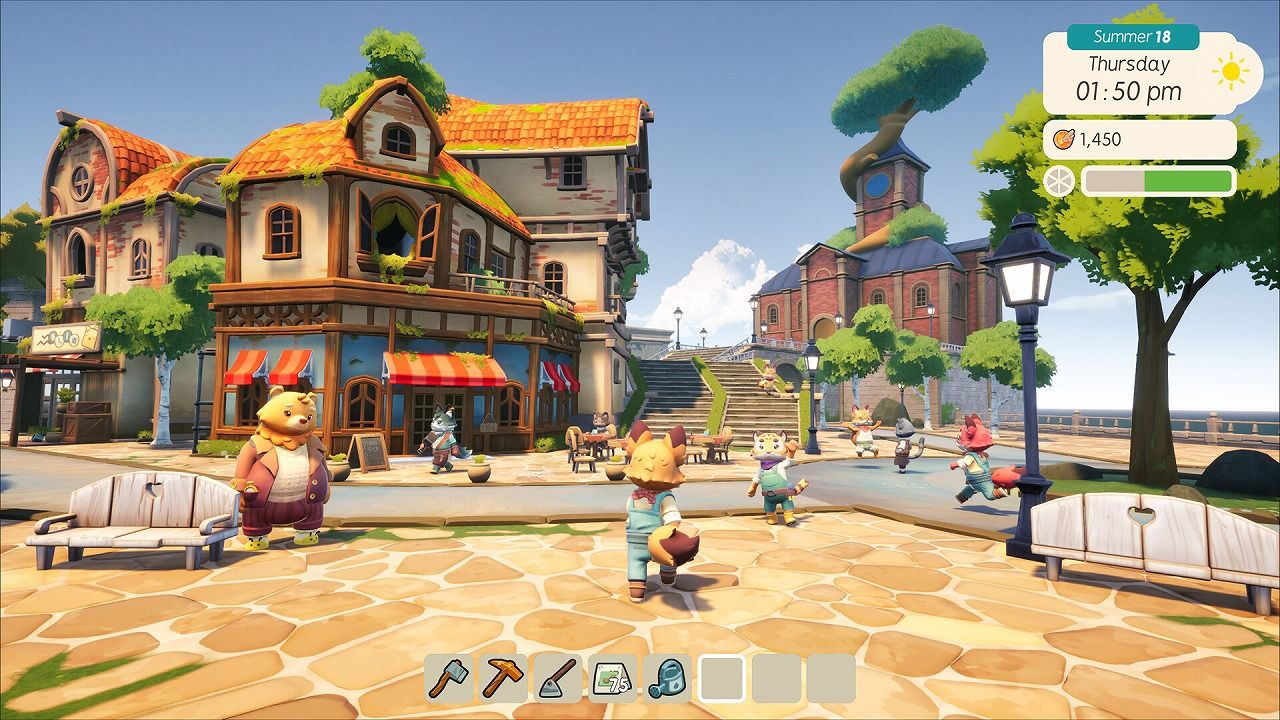Pick the blue watering can slot

point(667,678)
